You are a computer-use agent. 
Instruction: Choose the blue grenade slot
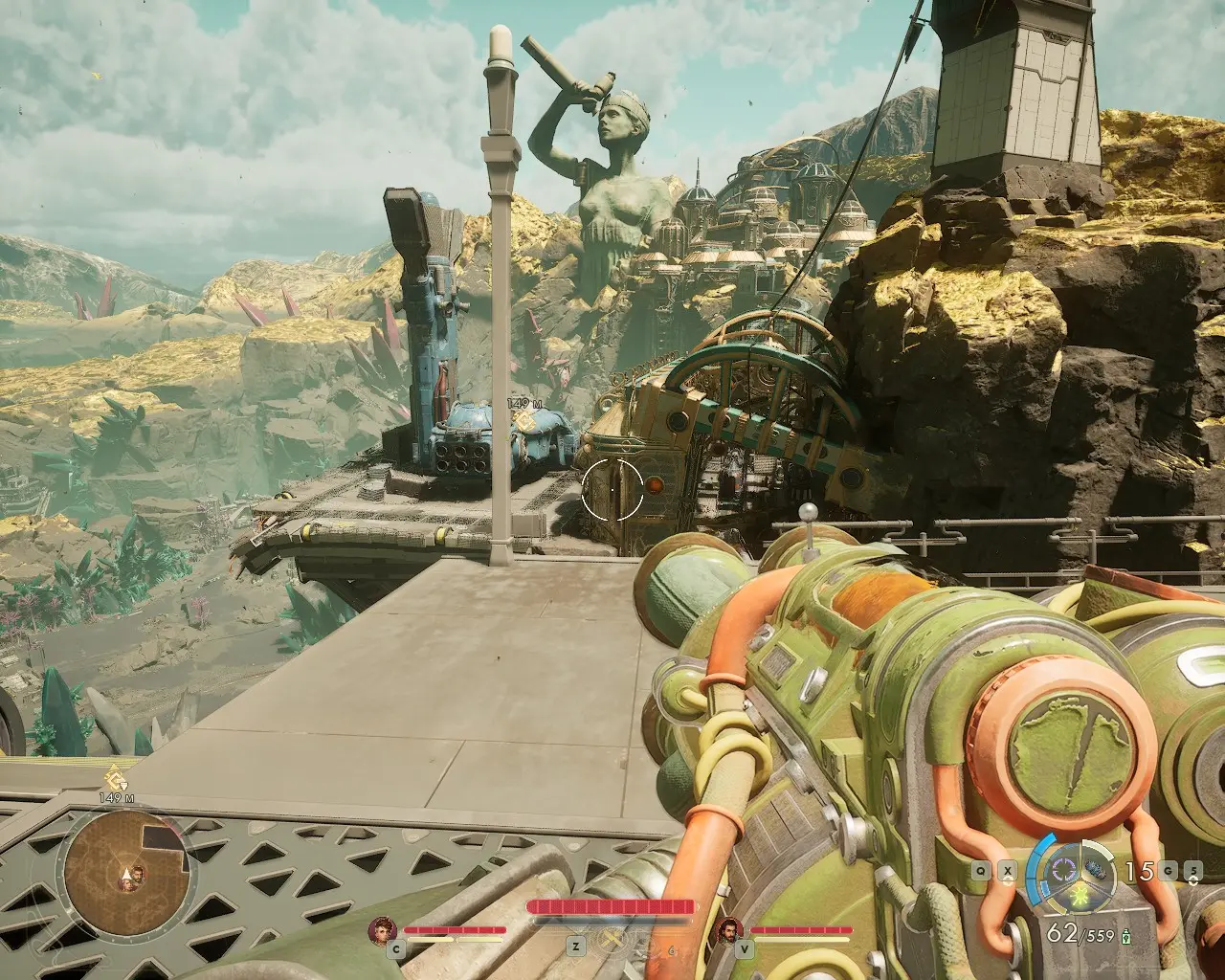click(x=1098, y=872)
